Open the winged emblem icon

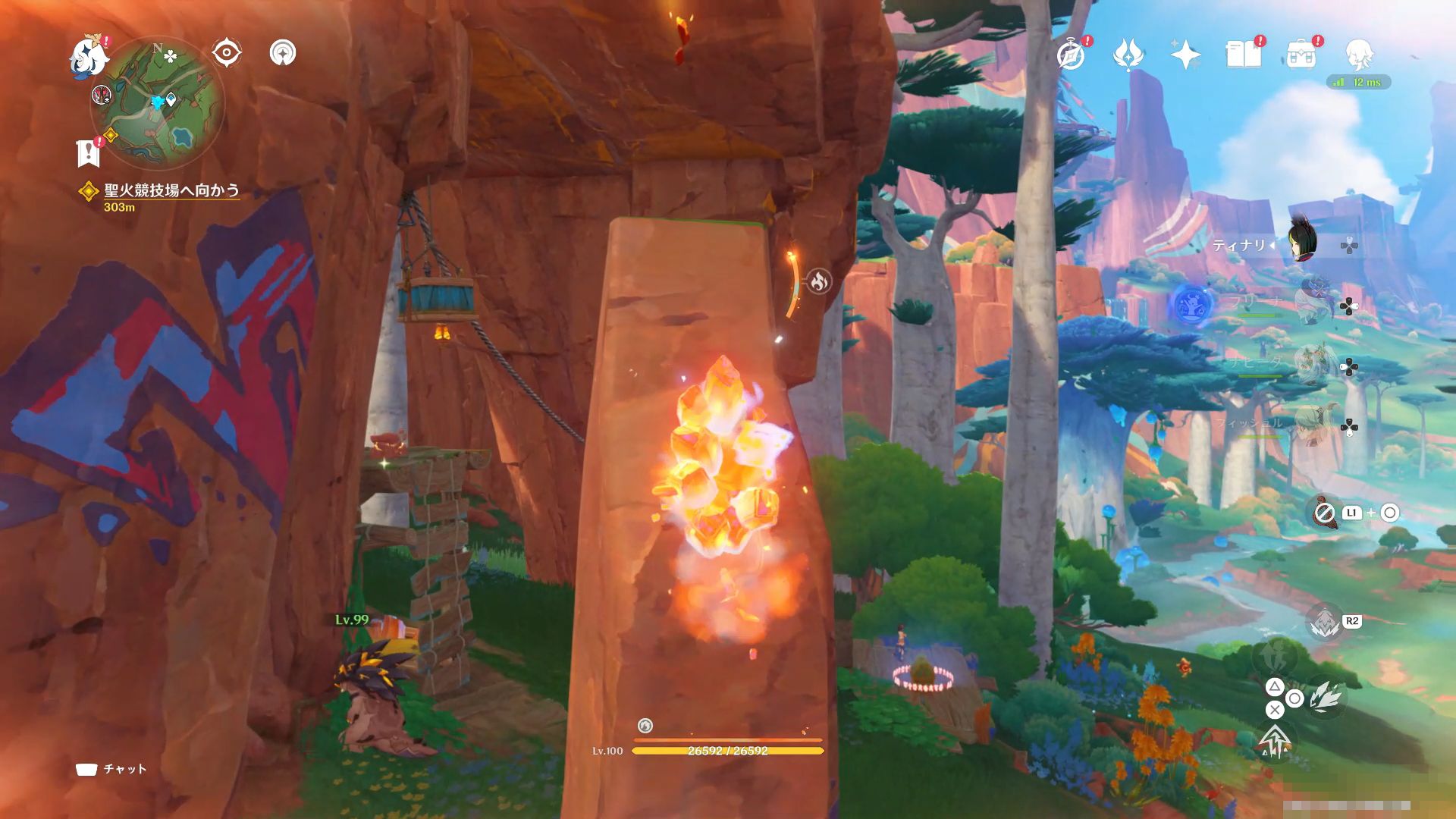tap(1128, 55)
